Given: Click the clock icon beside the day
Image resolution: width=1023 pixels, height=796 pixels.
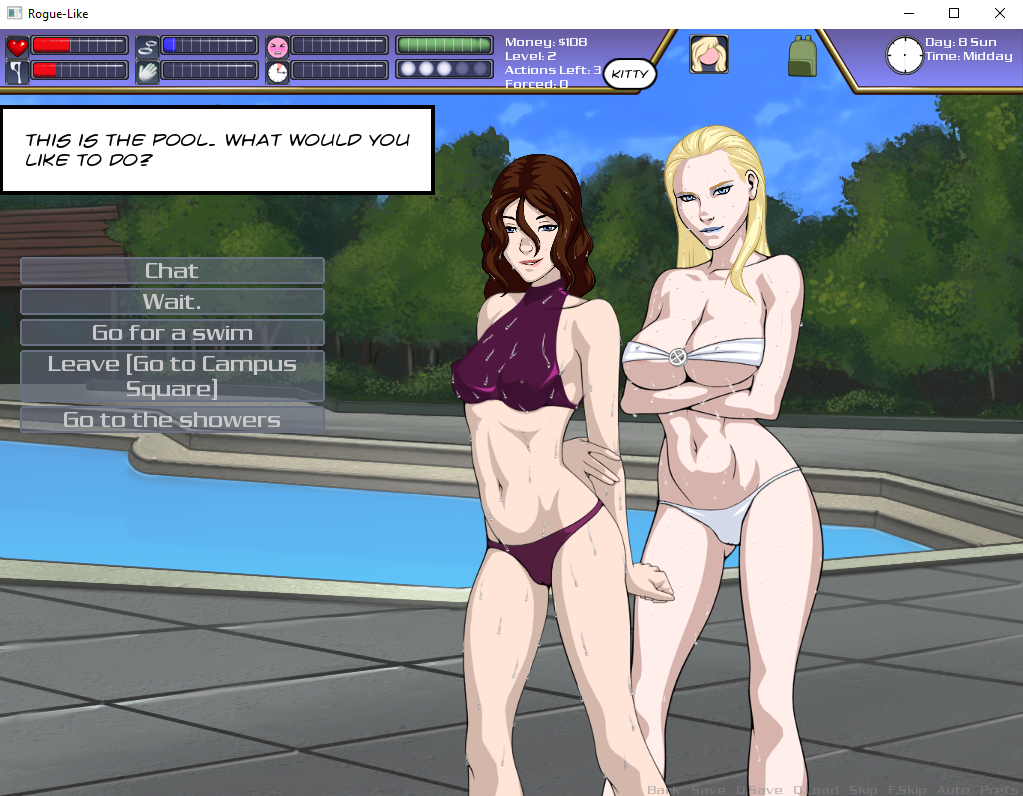Looking at the screenshot, I should pyautogui.click(x=904, y=55).
